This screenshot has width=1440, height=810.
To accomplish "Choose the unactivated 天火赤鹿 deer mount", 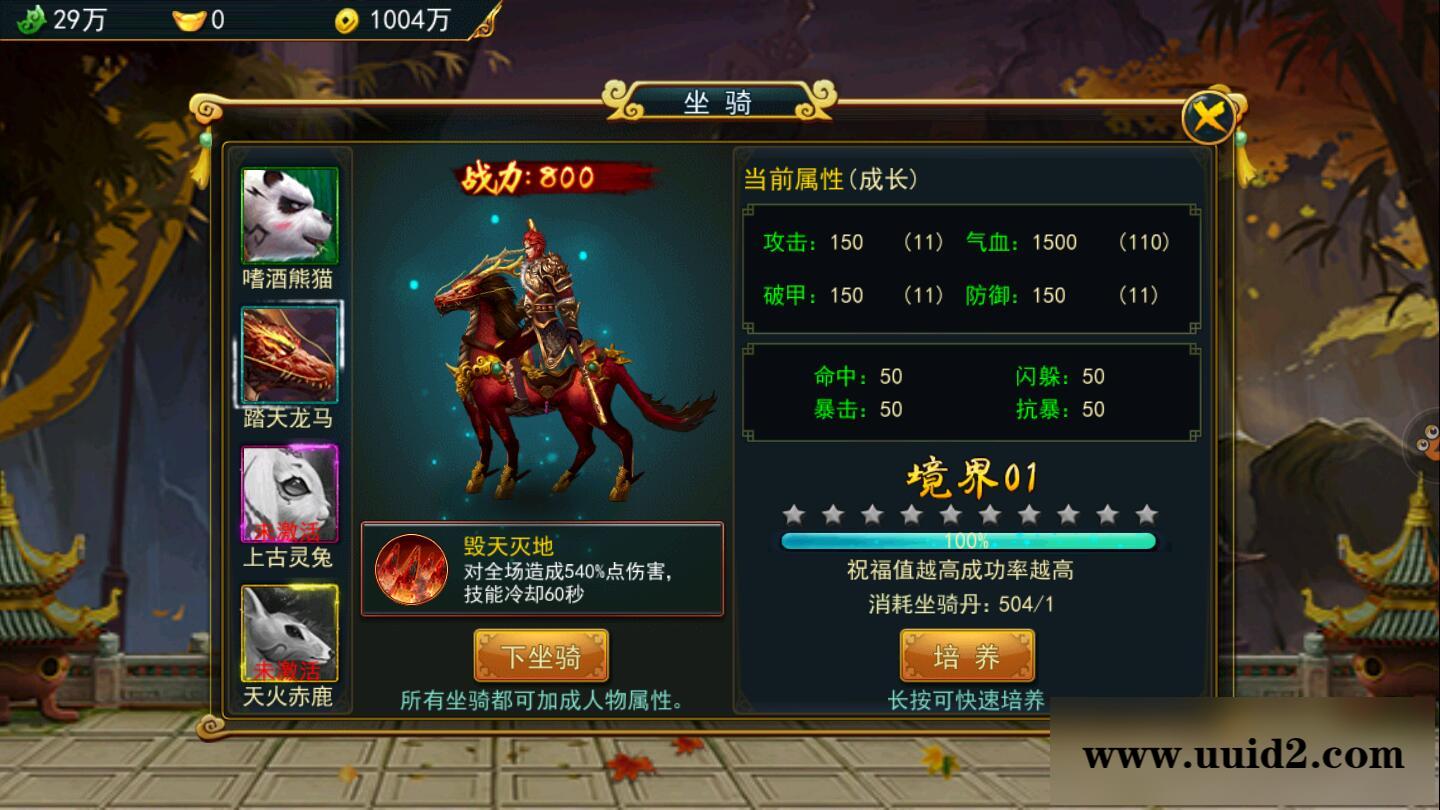I will point(289,633).
